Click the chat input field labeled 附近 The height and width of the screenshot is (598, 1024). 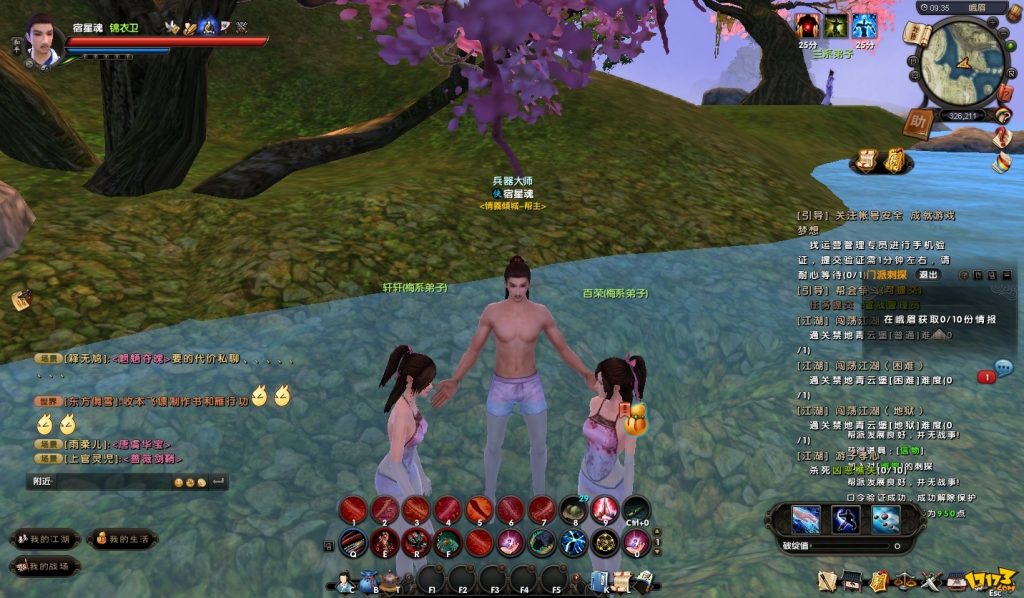110,482
